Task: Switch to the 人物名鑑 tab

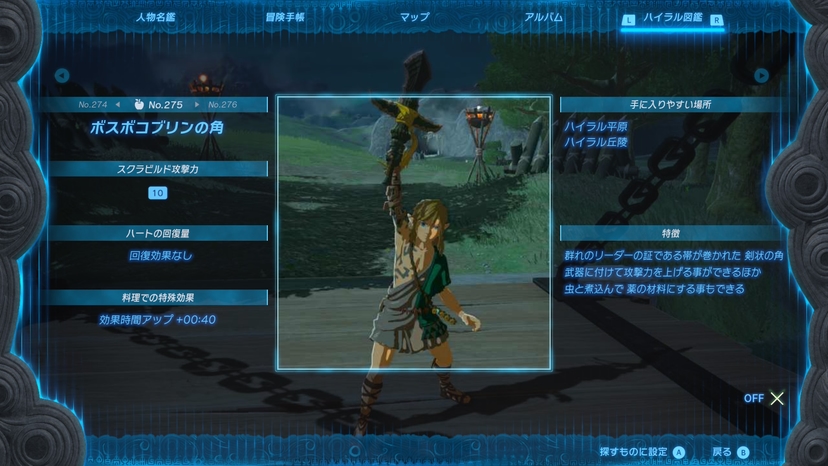Action: point(155,17)
